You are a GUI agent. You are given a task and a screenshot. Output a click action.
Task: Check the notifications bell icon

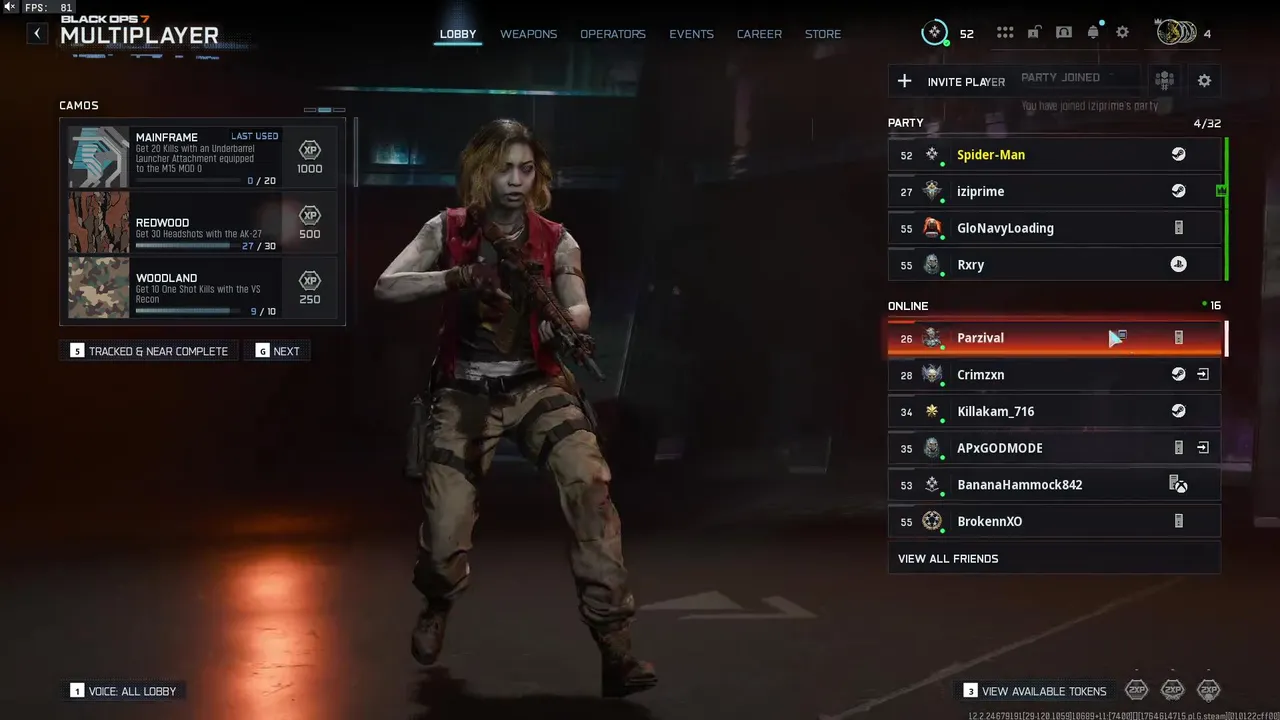[x=1093, y=33]
